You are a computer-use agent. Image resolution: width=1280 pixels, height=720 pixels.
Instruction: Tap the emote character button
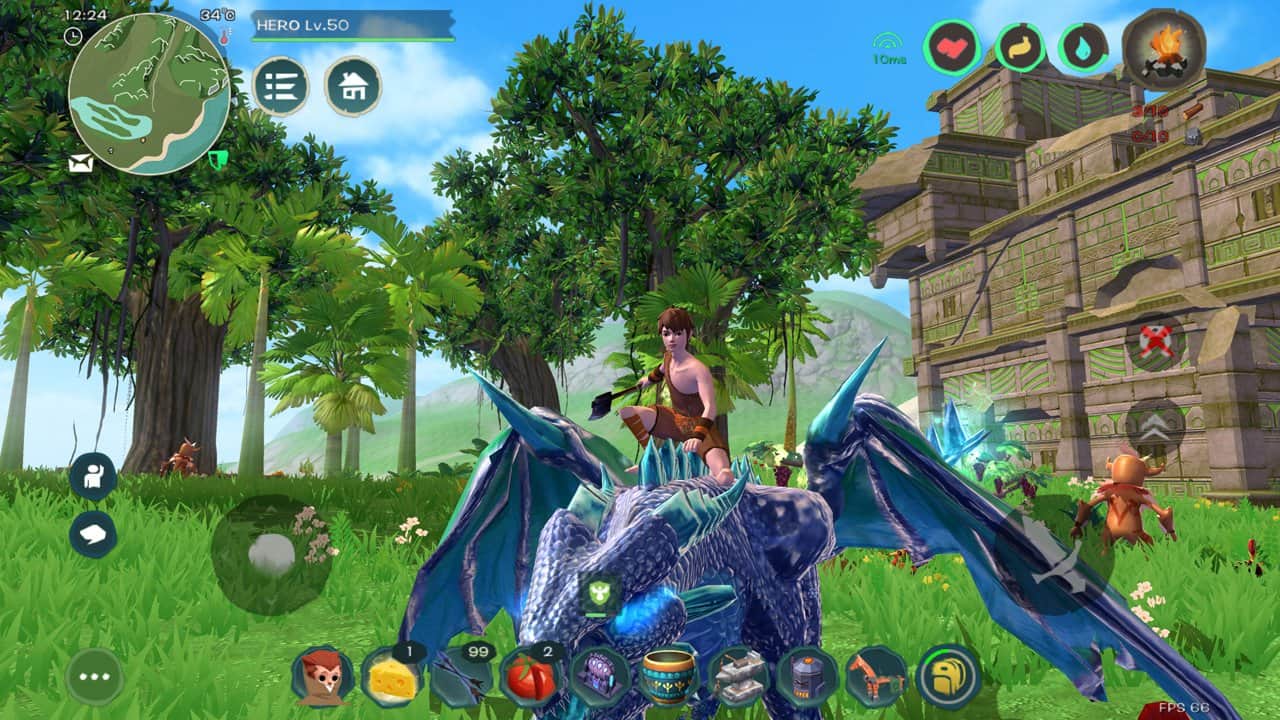(x=93, y=477)
